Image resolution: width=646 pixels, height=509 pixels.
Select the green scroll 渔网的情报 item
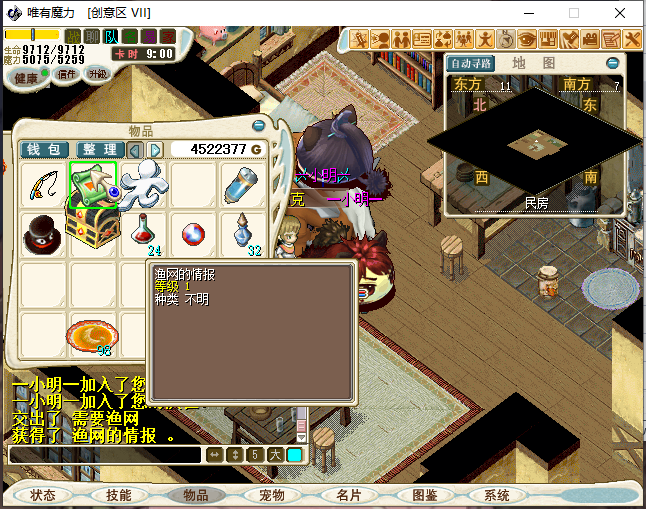[x=93, y=185]
